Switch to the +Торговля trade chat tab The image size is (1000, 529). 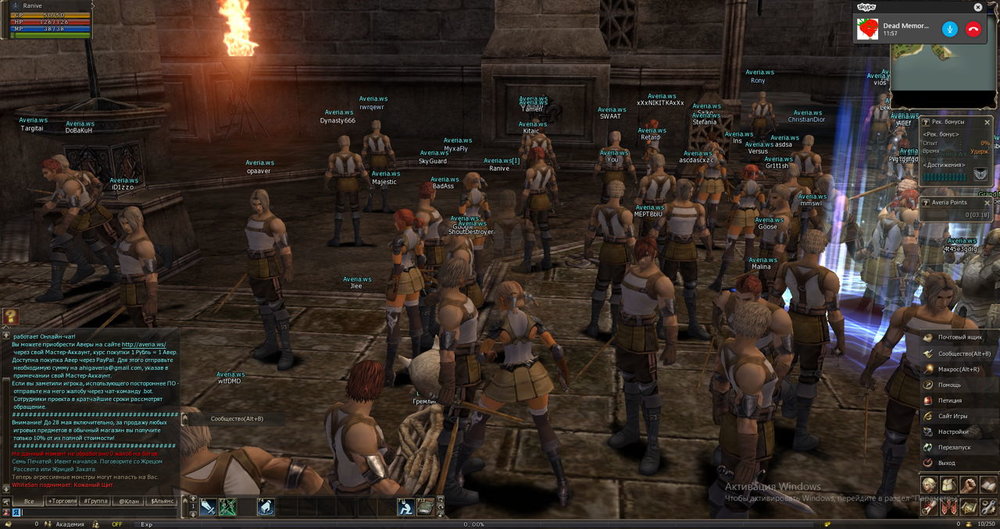(63, 500)
